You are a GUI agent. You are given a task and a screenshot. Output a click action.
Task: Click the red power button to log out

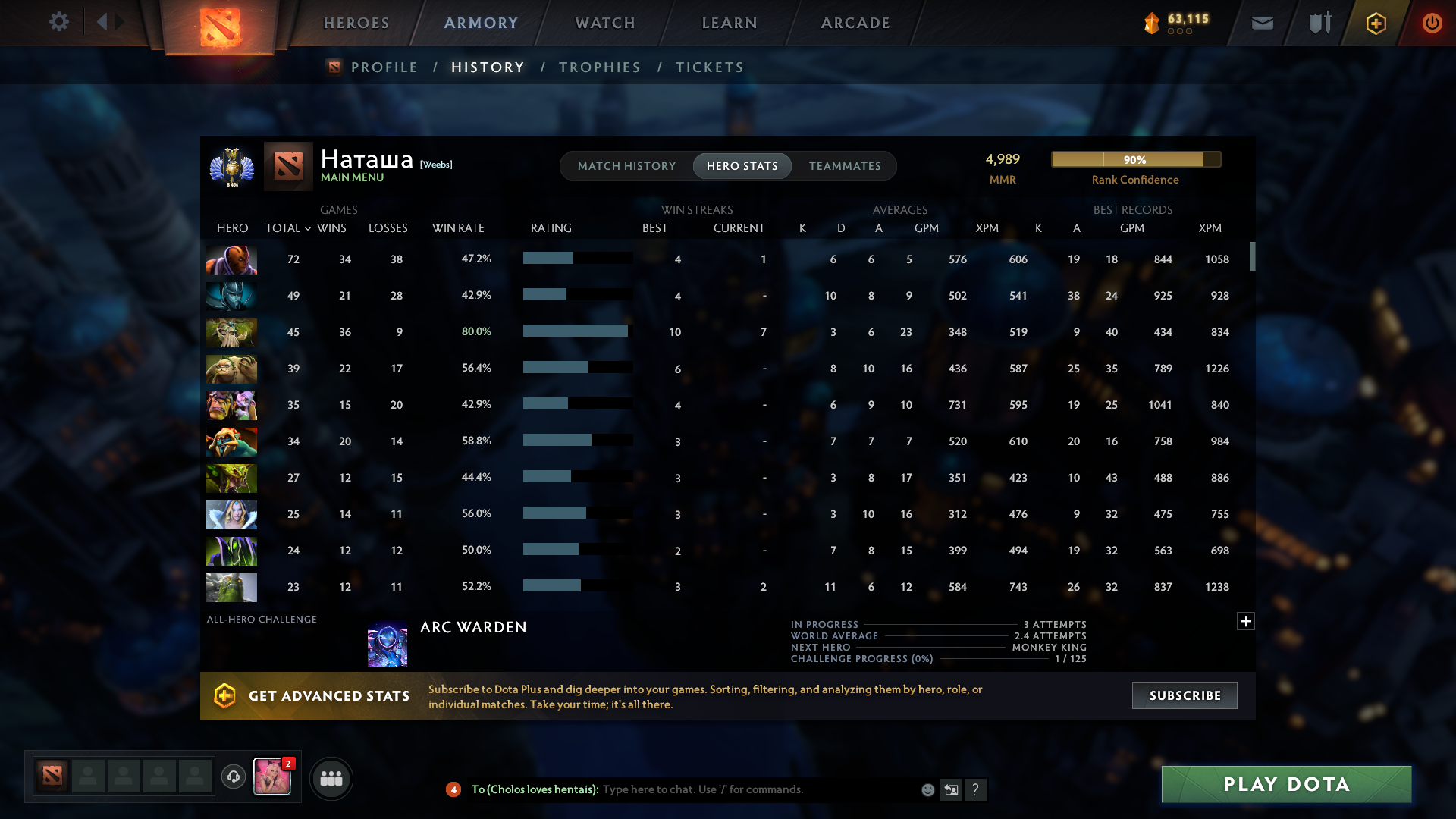coord(1432,23)
